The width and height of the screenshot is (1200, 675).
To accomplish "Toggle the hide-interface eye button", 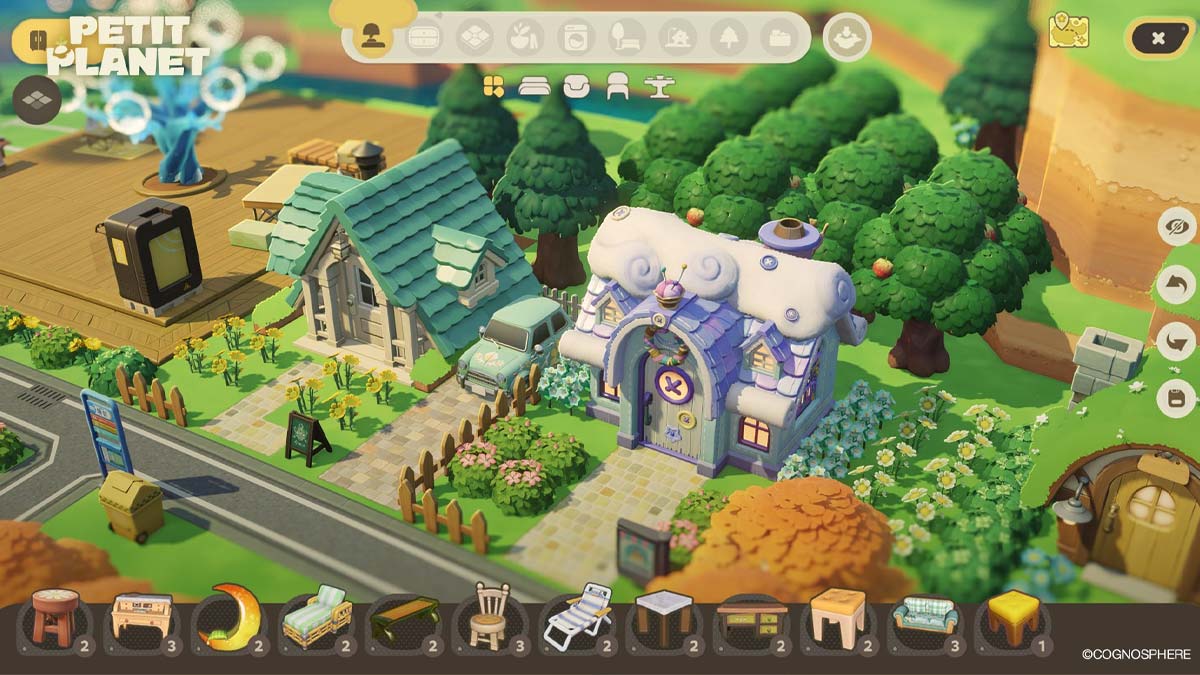I will (1176, 227).
